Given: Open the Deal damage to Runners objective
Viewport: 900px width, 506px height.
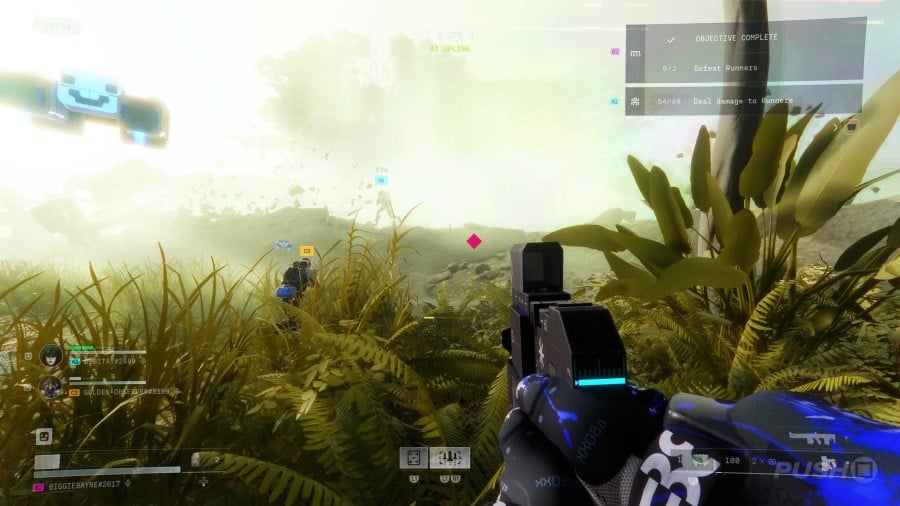Looking at the screenshot, I should point(744,100).
